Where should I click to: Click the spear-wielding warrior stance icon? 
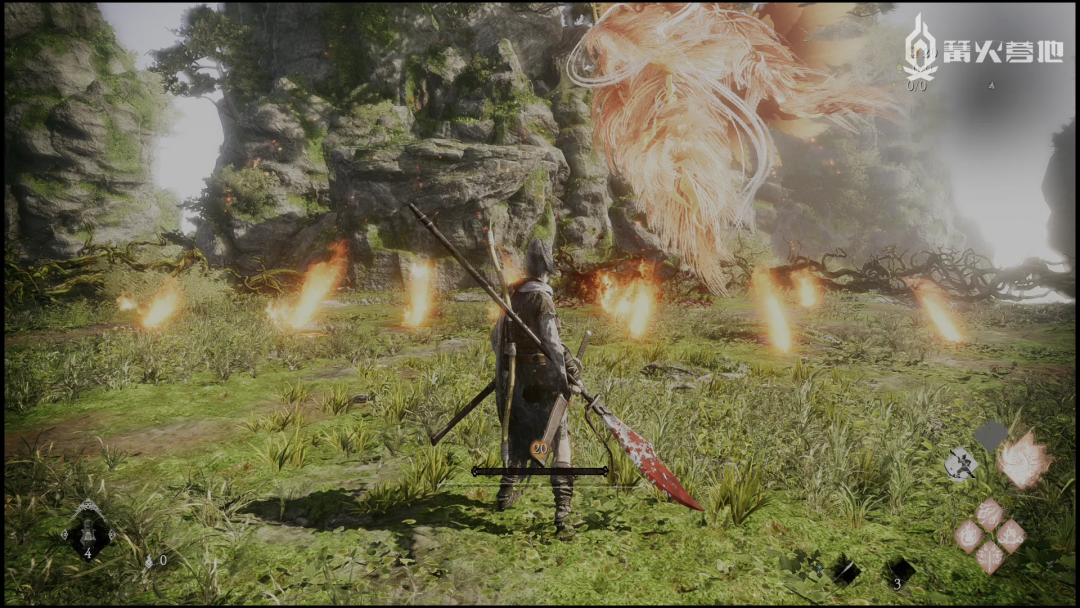(961, 463)
